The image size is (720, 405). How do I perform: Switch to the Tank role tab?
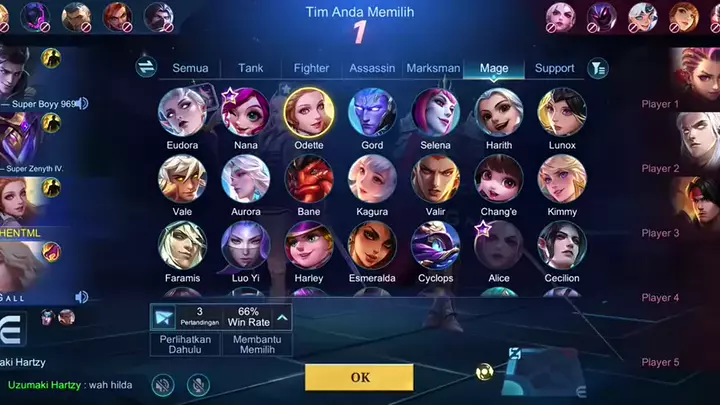[251, 68]
